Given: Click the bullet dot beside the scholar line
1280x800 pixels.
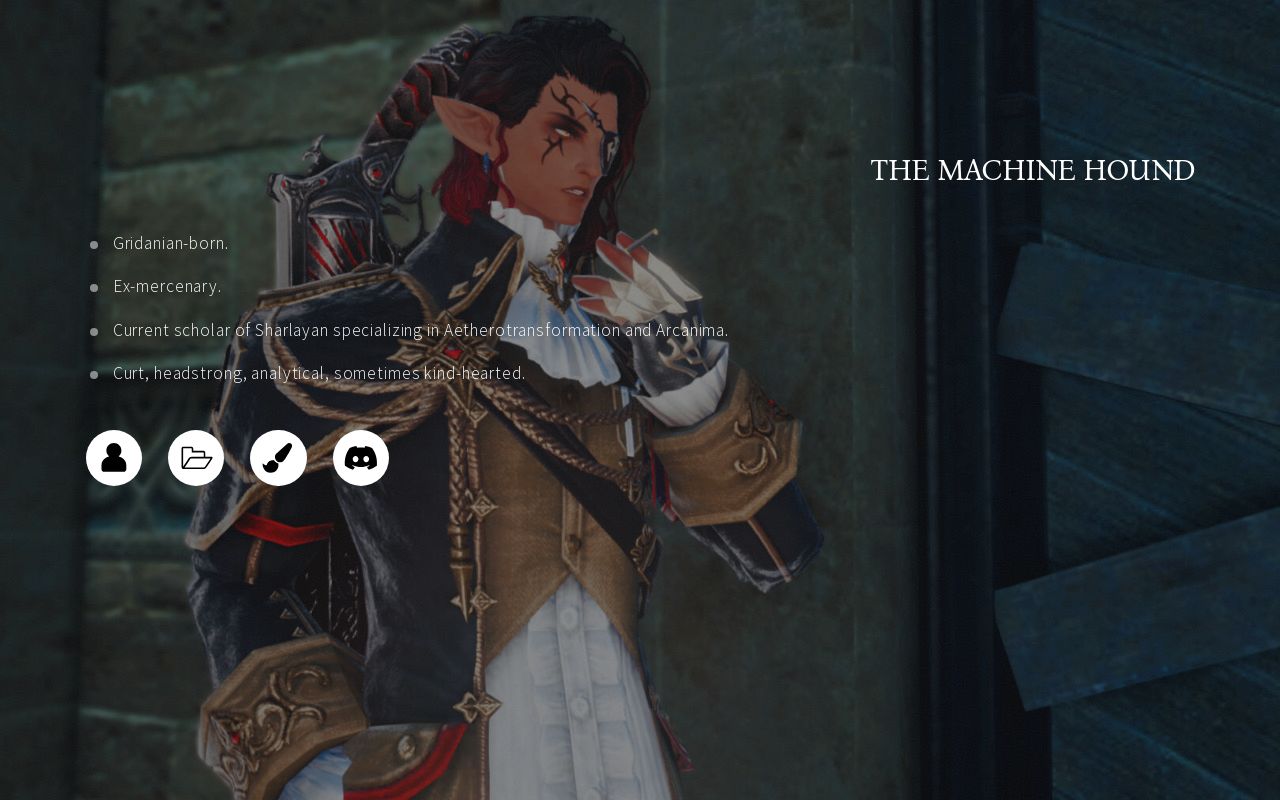Looking at the screenshot, I should [94, 331].
